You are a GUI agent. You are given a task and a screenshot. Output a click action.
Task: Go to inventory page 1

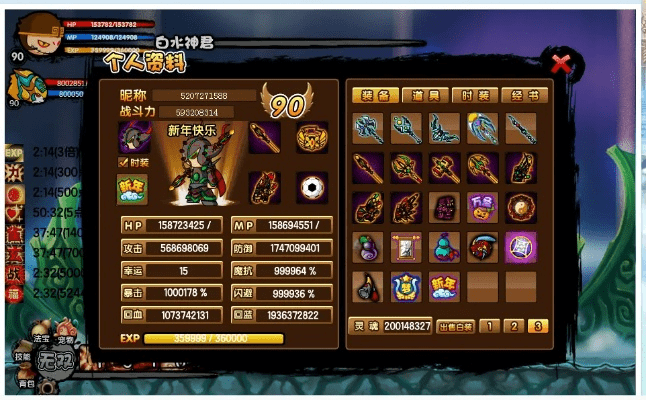[487, 326]
